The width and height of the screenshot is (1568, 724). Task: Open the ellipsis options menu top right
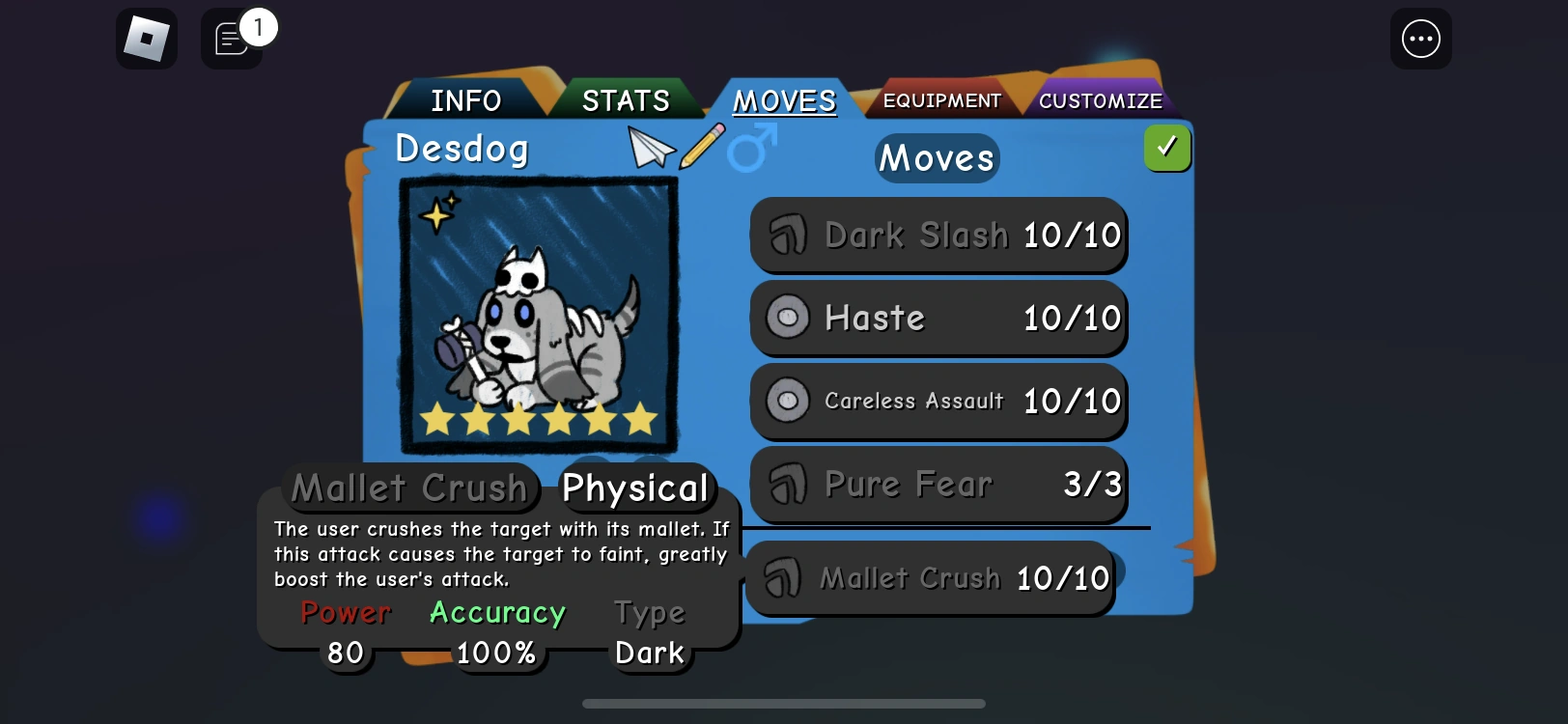(1420, 39)
